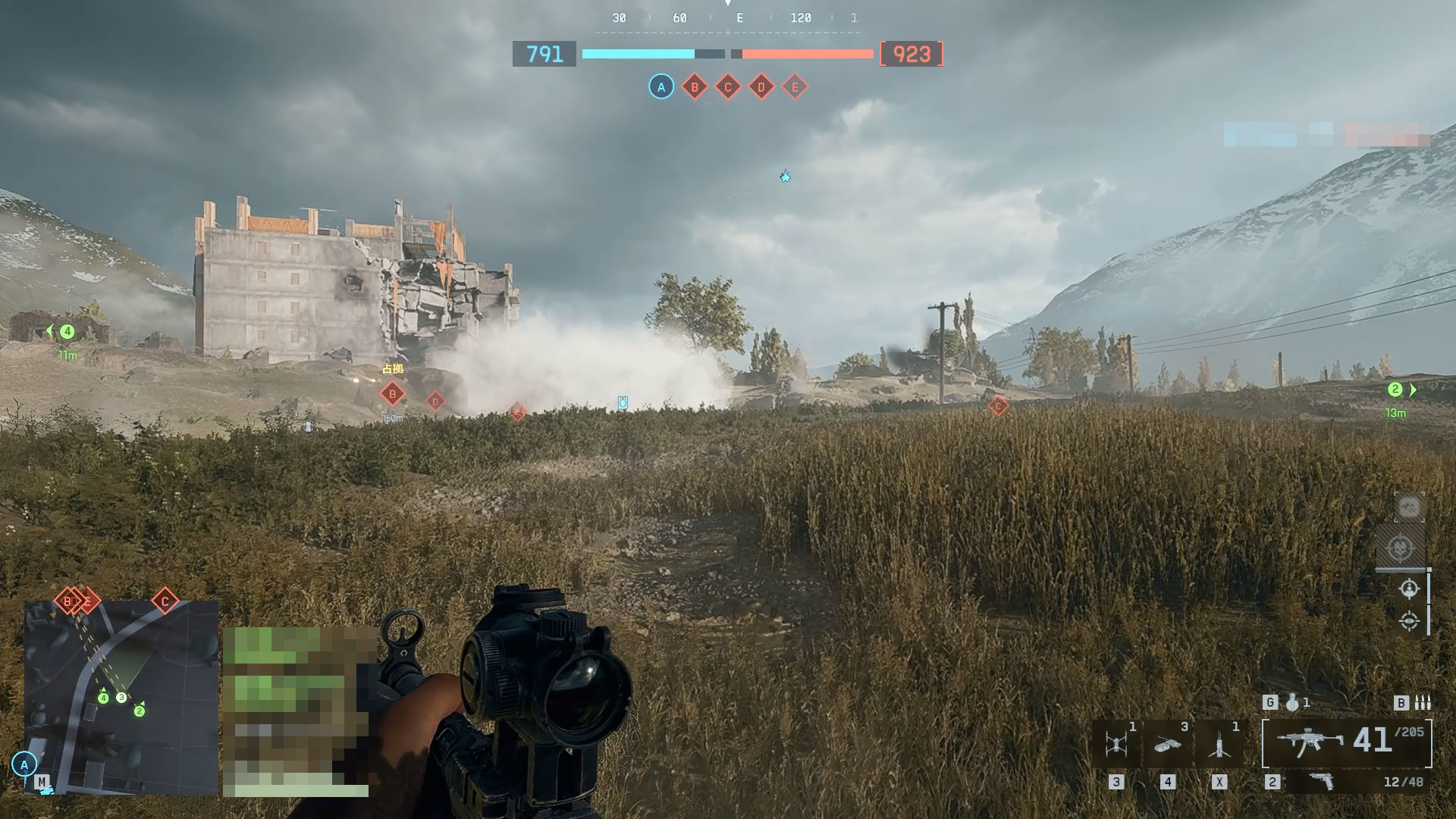Switch to the pistol sidearm slot
The height and width of the screenshot is (819, 1456).
click(1322, 781)
